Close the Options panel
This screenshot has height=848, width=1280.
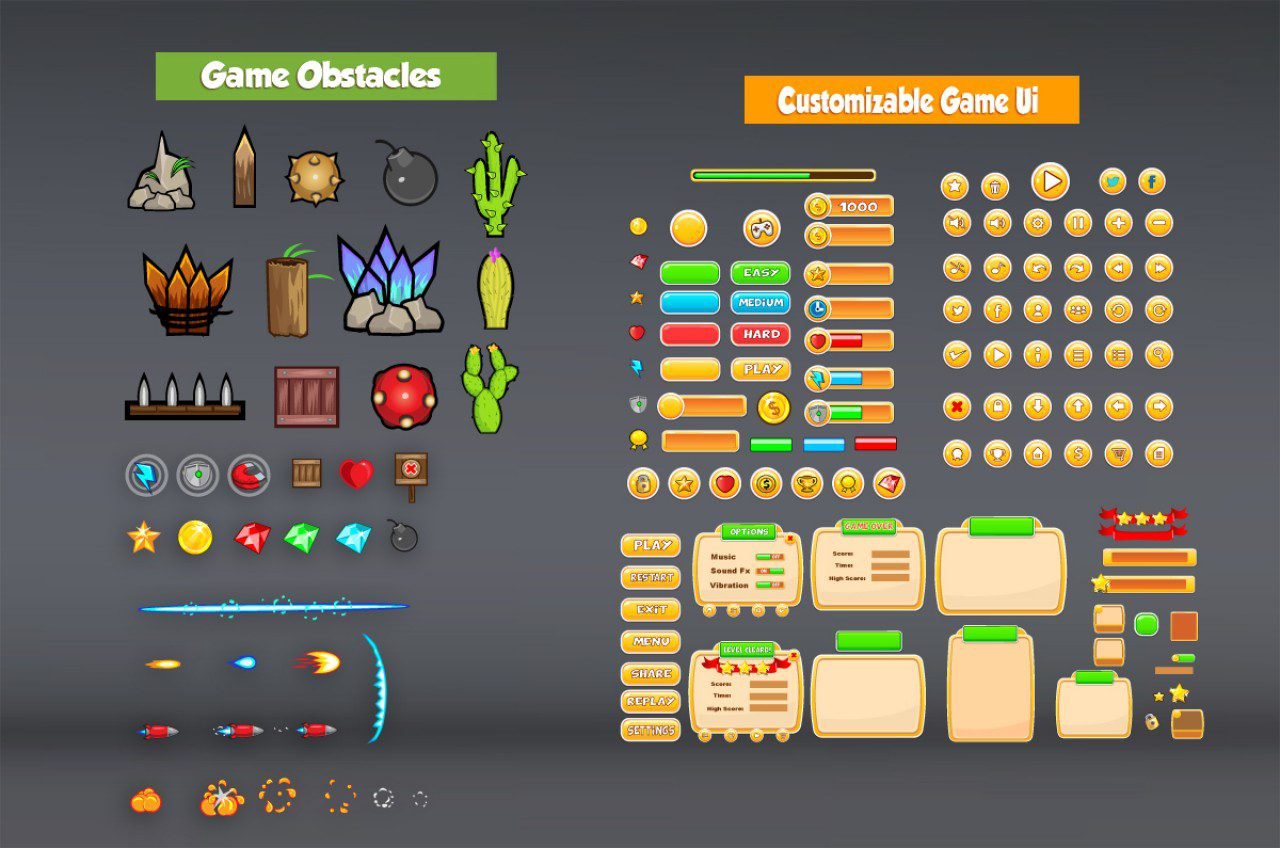[x=790, y=539]
